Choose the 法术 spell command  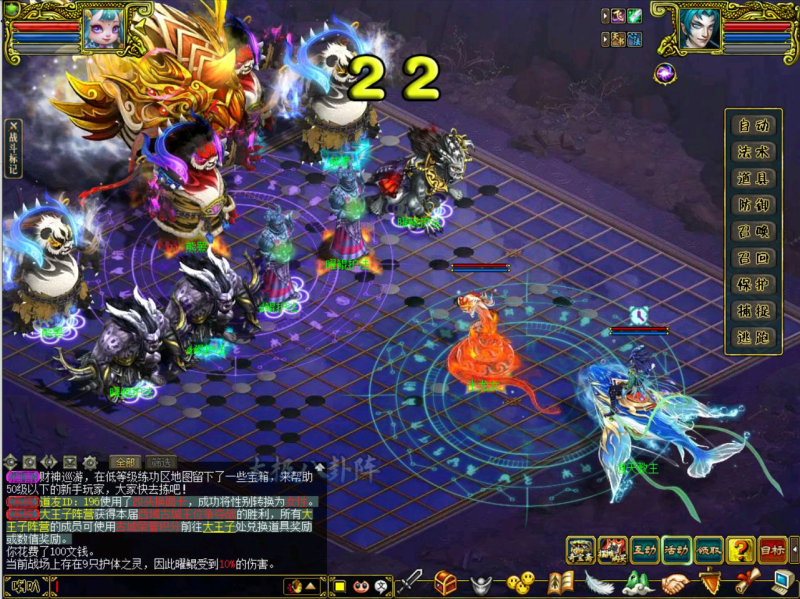[x=753, y=152]
